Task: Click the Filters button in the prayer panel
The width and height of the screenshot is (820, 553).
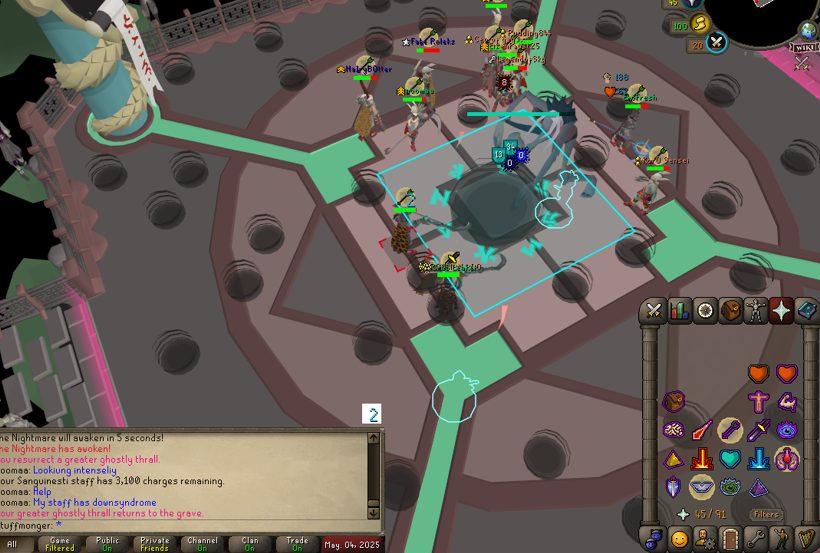Action: point(766,514)
